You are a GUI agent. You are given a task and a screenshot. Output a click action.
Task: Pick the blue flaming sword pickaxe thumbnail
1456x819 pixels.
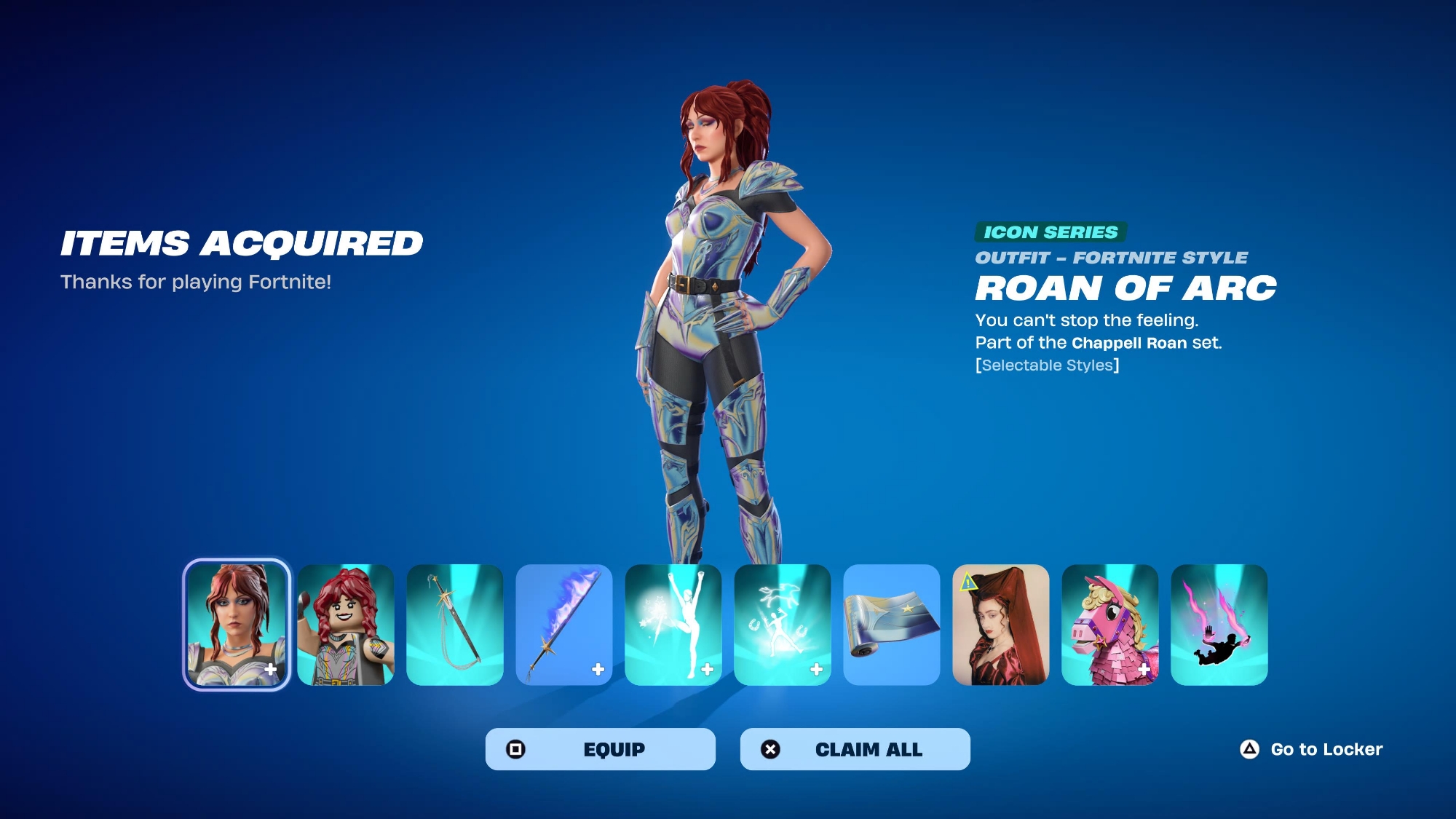[564, 625]
